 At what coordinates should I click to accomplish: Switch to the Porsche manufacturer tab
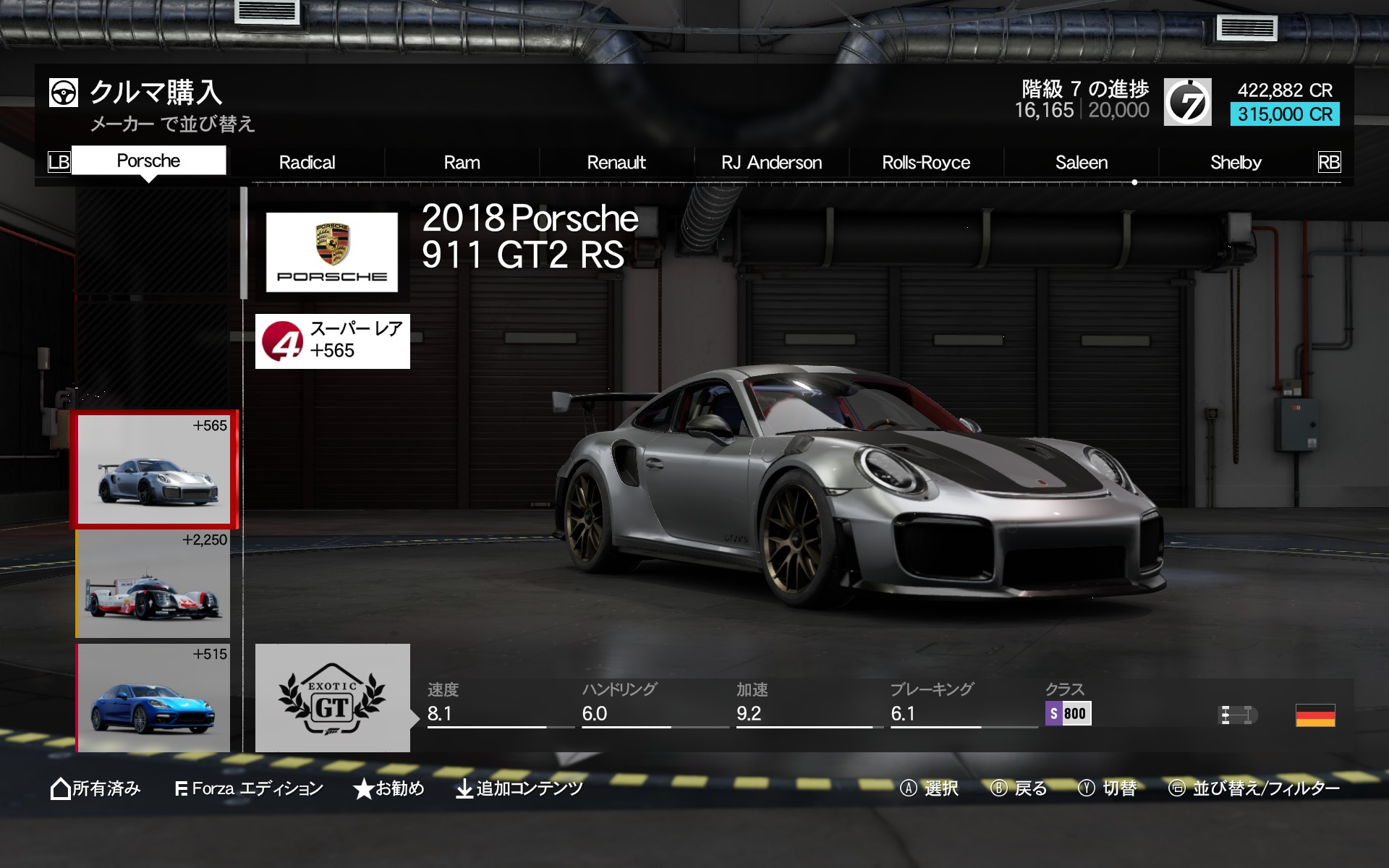[x=148, y=161]
